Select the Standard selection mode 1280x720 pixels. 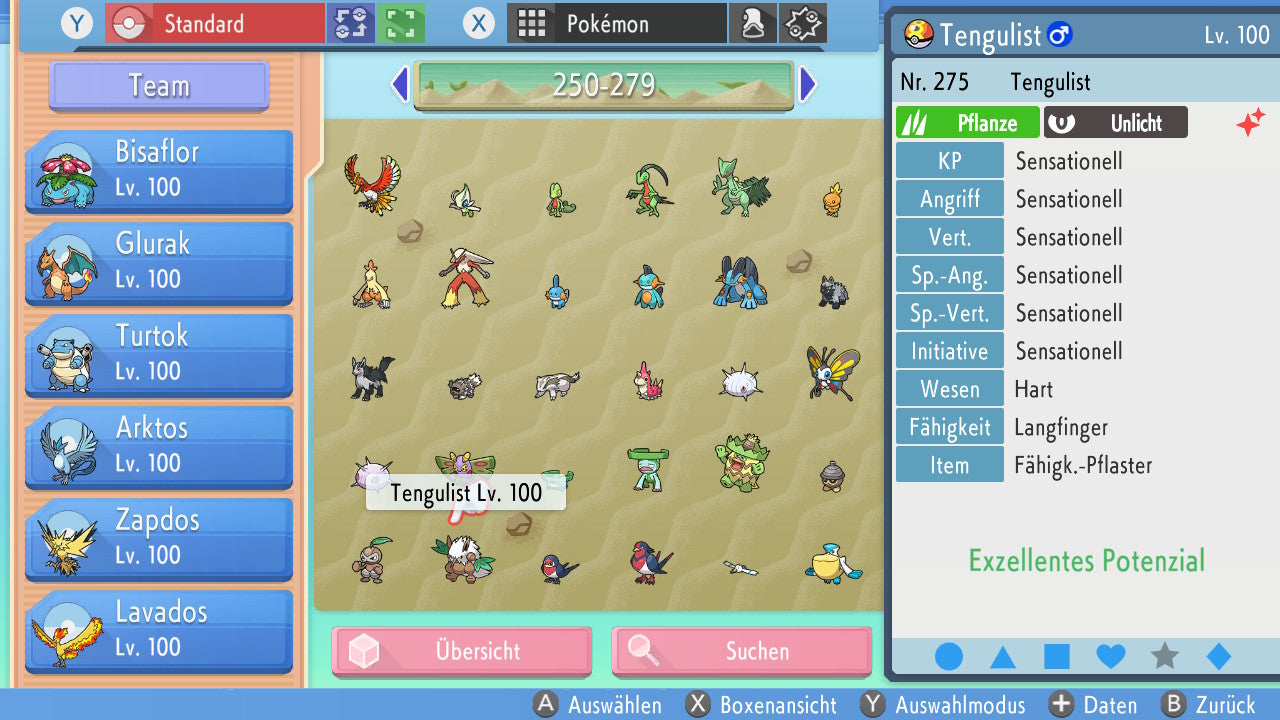tap(215, 23)
